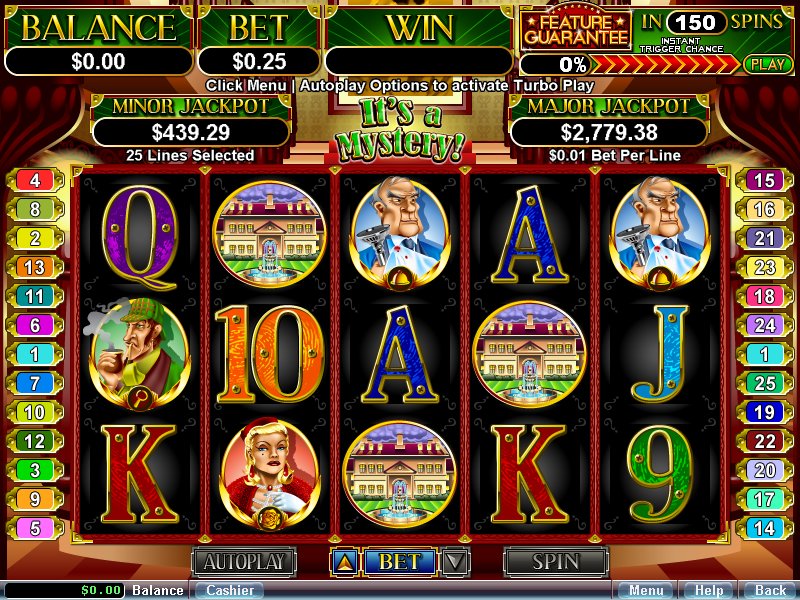This screenshot has height=600, width=800.
Task: Select payline number 4
Action: [x=35, y=181]
